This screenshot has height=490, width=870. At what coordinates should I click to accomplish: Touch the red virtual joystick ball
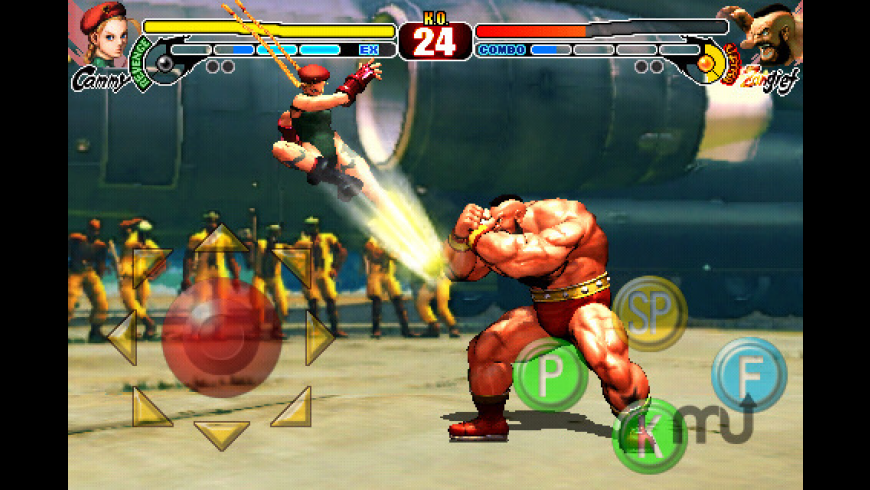(x=221, y=335)
